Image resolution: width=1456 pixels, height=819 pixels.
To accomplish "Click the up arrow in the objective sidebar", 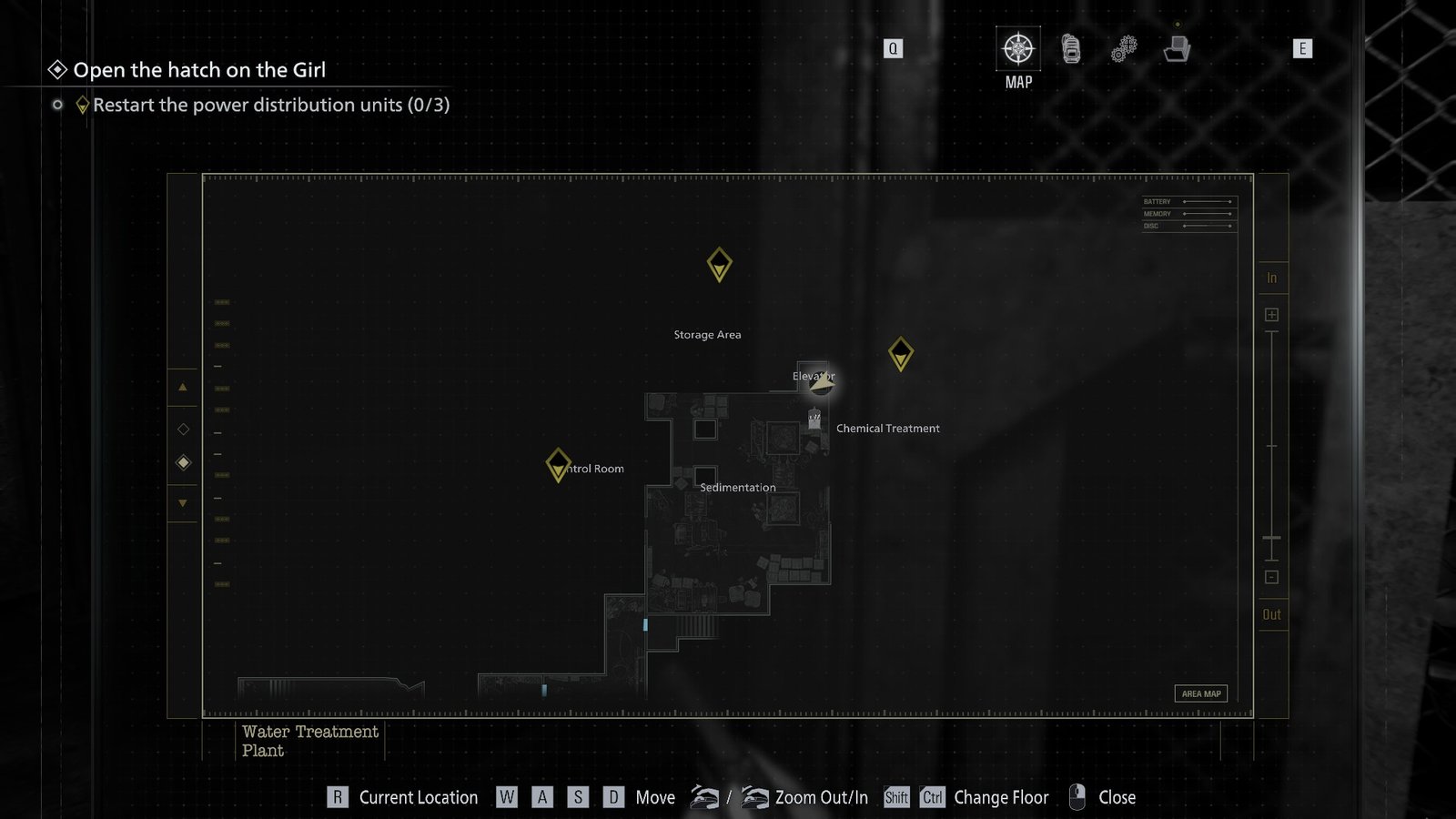I will 182,388.
